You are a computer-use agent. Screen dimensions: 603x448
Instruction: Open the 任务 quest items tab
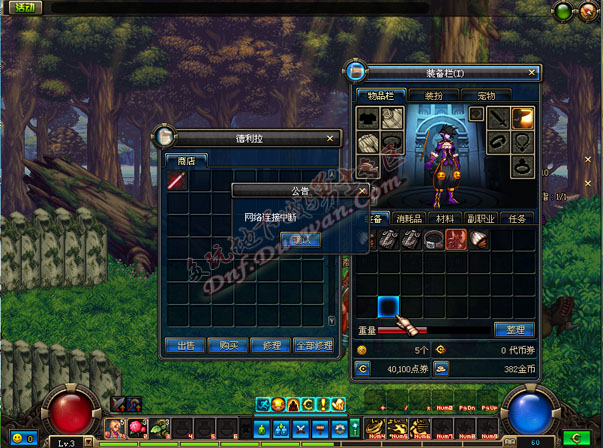[x=517, y=218]
